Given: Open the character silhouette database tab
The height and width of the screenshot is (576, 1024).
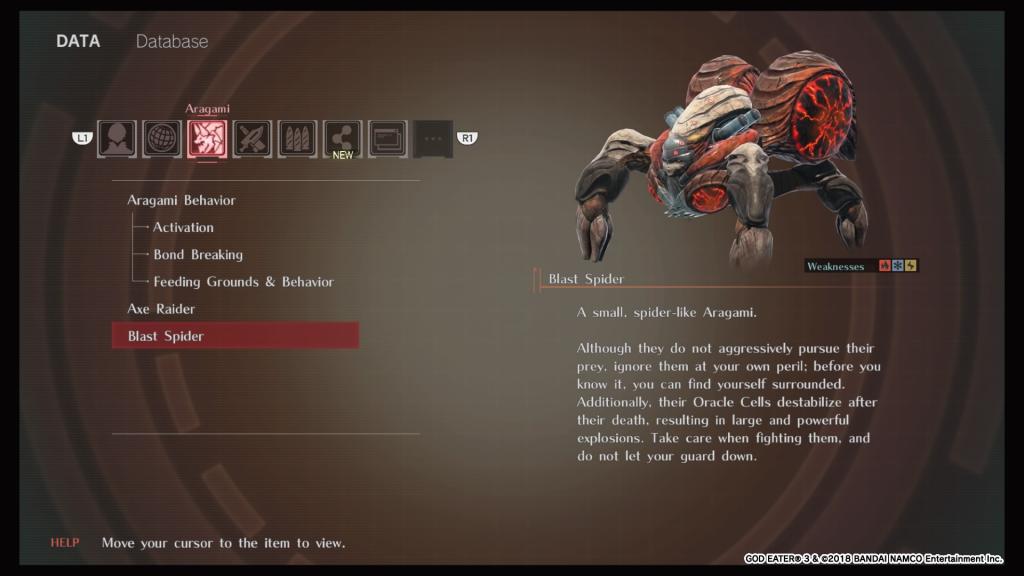Looking at the screenshot, I should 117,139.
